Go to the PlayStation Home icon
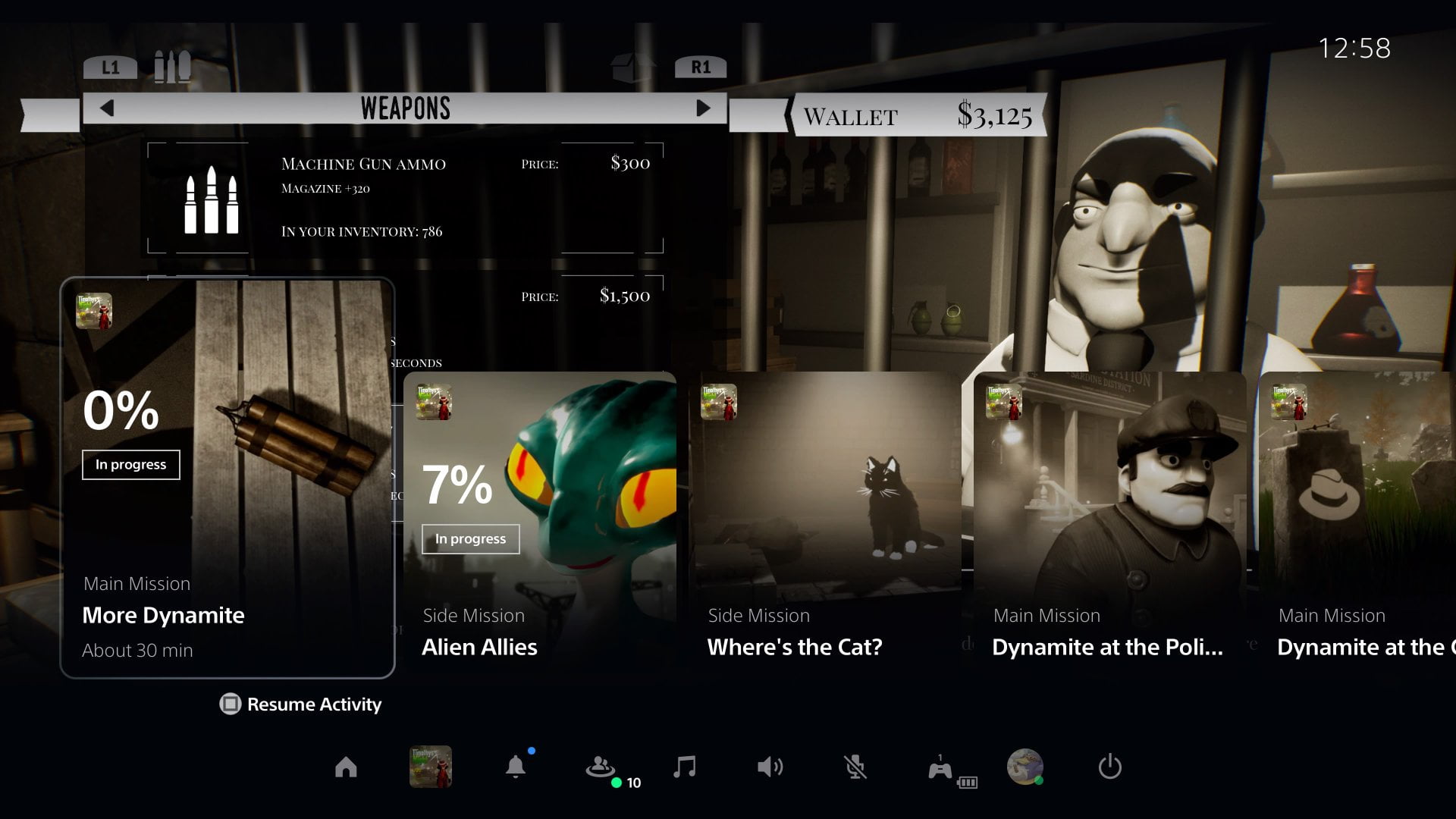 click(x=346, y=767)
